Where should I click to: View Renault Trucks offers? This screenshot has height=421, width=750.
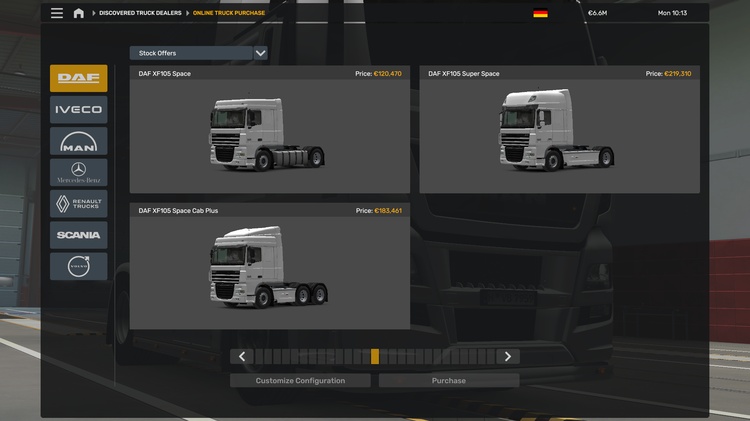tap(78, 204)
